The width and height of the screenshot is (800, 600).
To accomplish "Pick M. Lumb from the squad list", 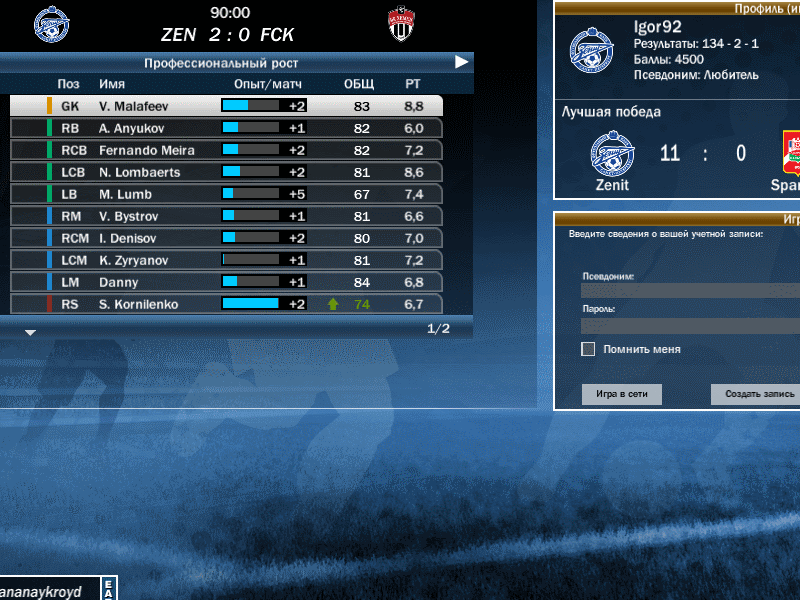I will pos(226,194).
